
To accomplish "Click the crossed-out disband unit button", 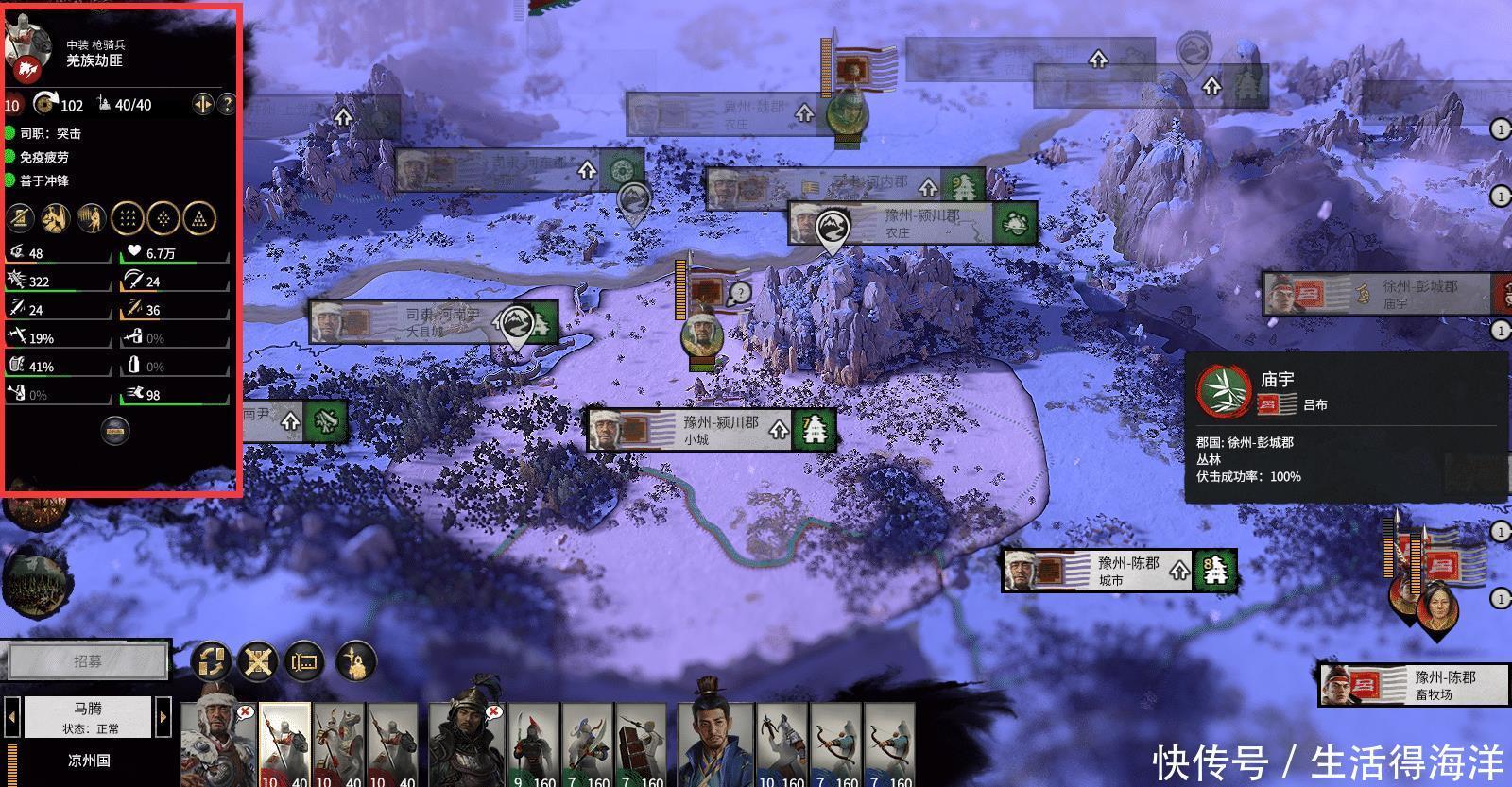I will click(x=257, y=661).
